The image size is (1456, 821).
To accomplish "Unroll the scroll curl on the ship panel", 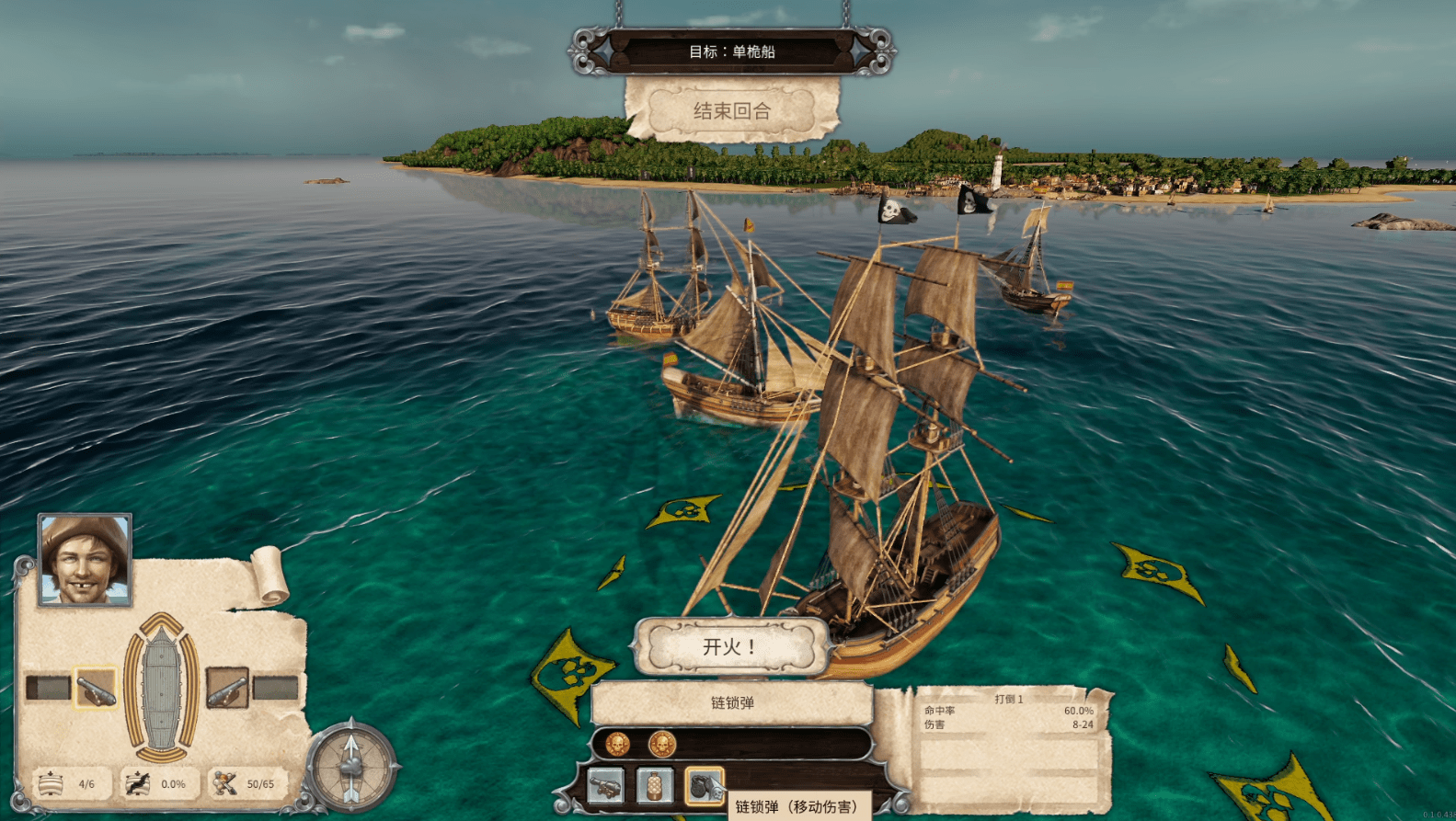I will 271,573.
